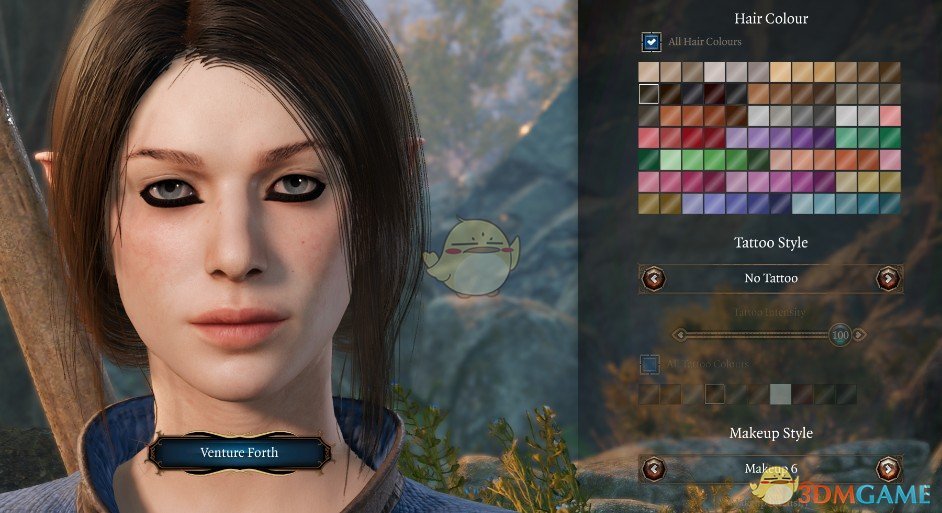Advance to the next tattoo style

pos(887,278)
